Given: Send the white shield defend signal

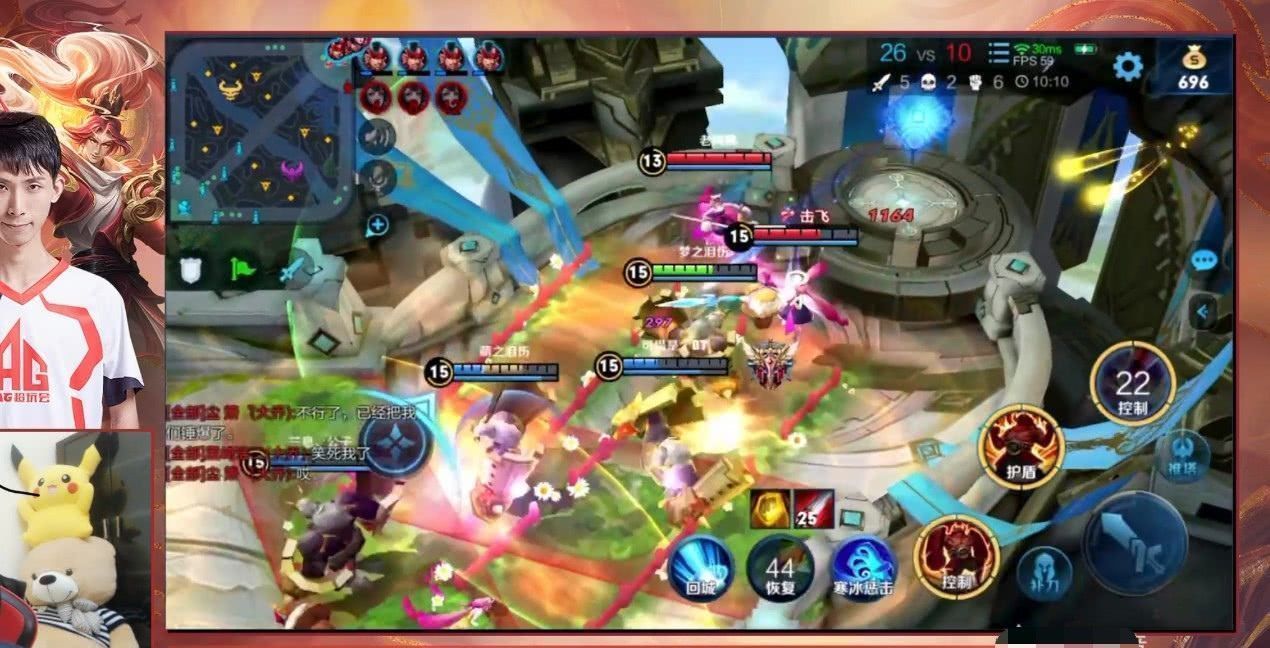Looking at the screenshot, I should click(x=191, y=269).
